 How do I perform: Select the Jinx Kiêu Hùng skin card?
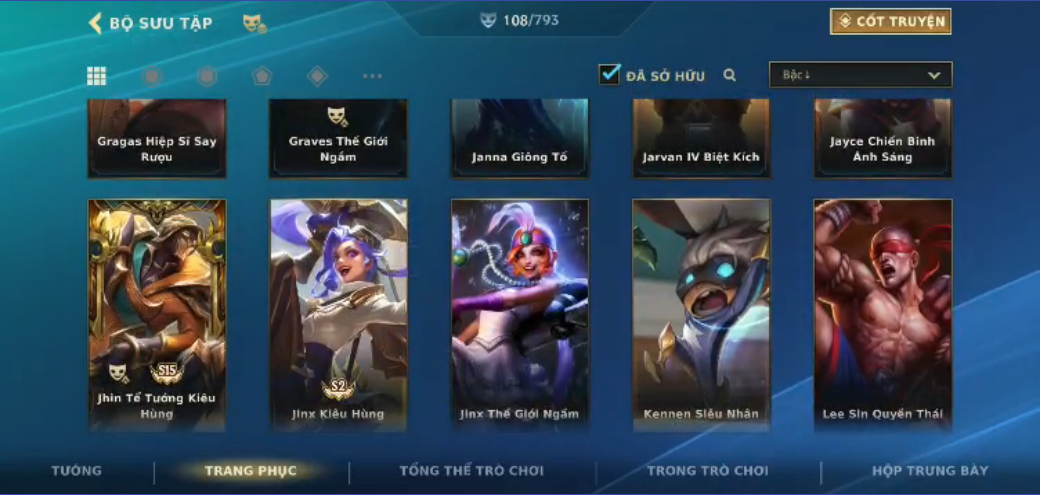click(338, 314)
